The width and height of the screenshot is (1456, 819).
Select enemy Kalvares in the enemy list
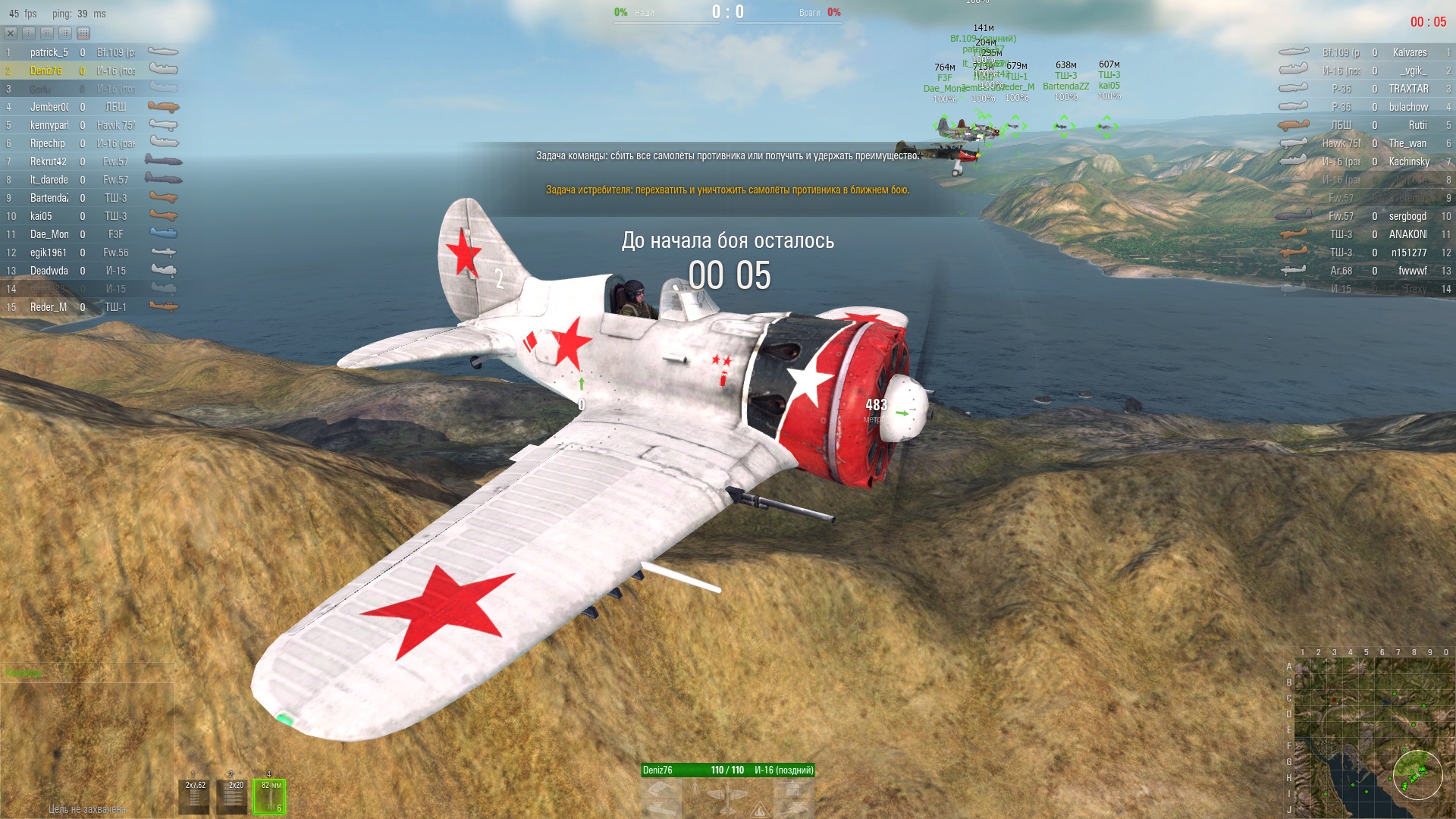click(1409, 52)
